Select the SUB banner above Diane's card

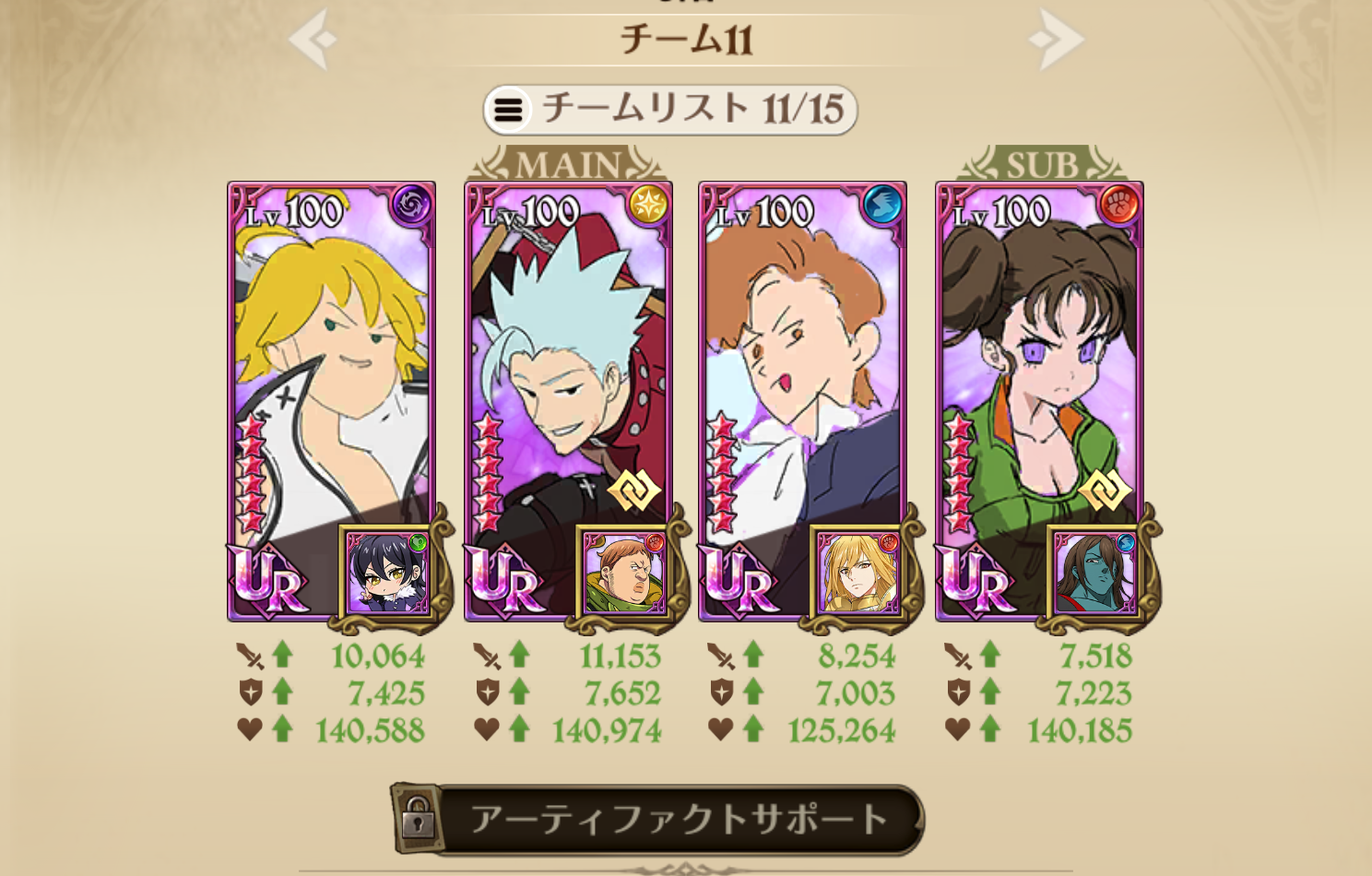click(1043, 162)
